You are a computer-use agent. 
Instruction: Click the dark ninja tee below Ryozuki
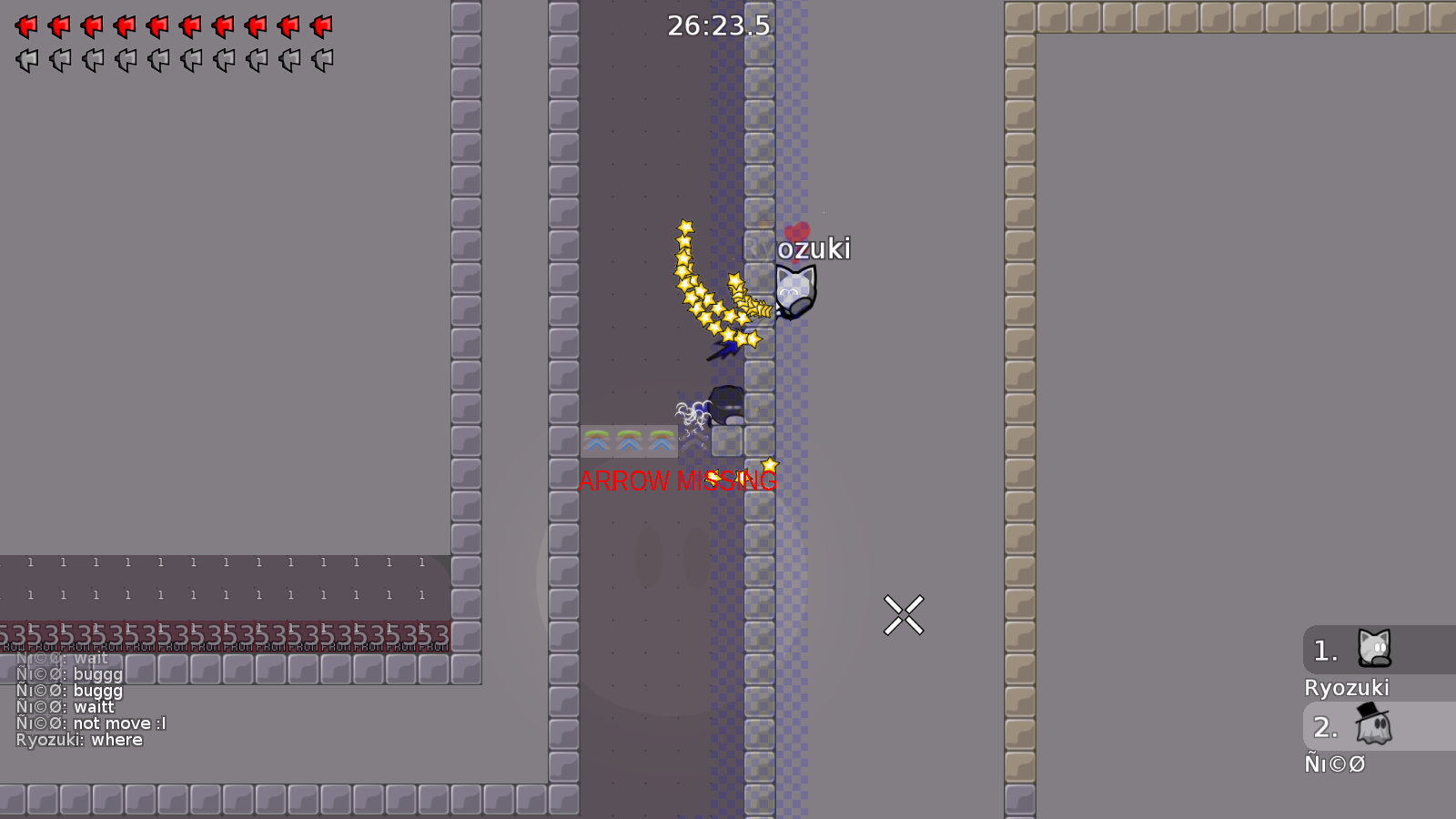(728, 403)
